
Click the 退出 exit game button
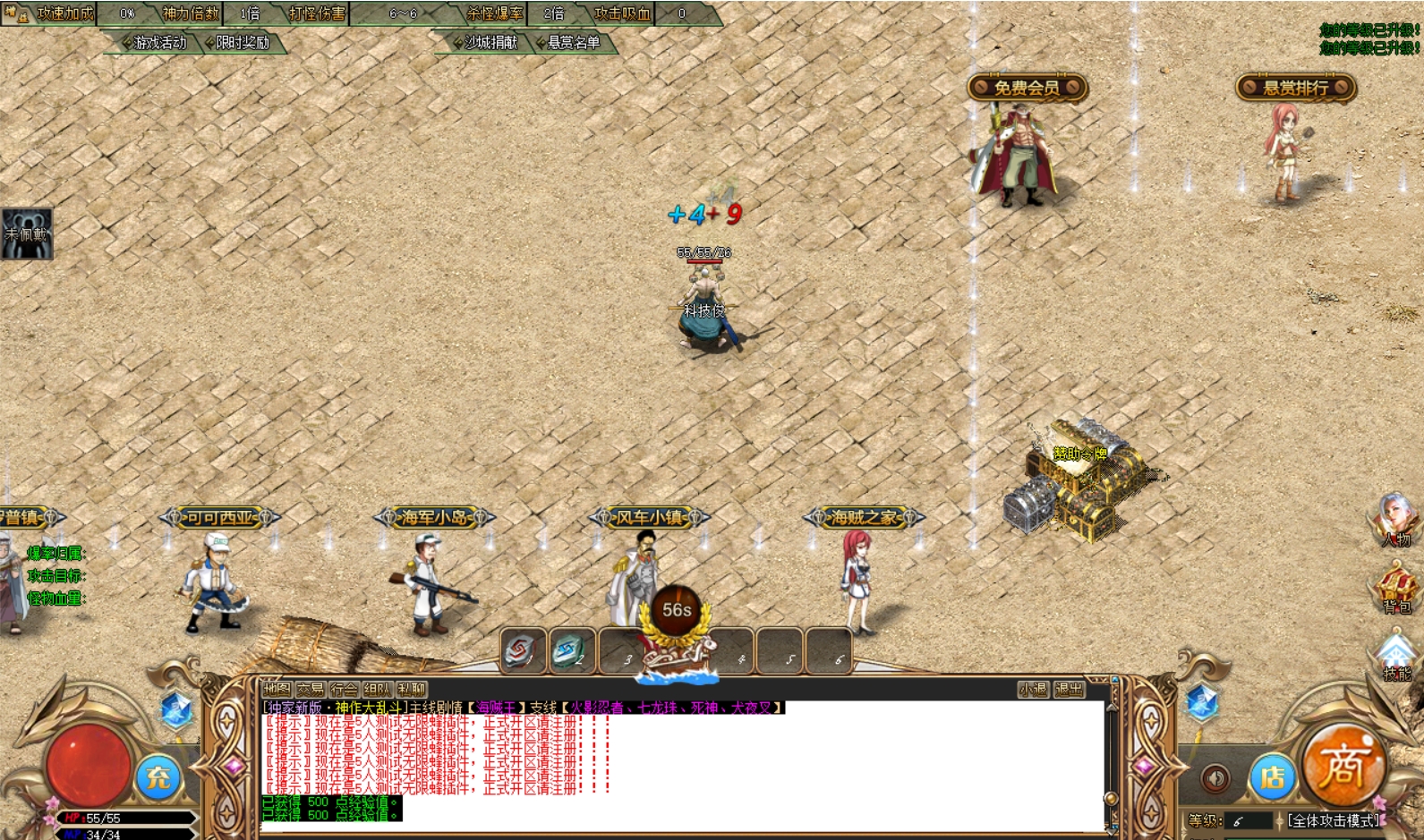(x=1069, y=689)
